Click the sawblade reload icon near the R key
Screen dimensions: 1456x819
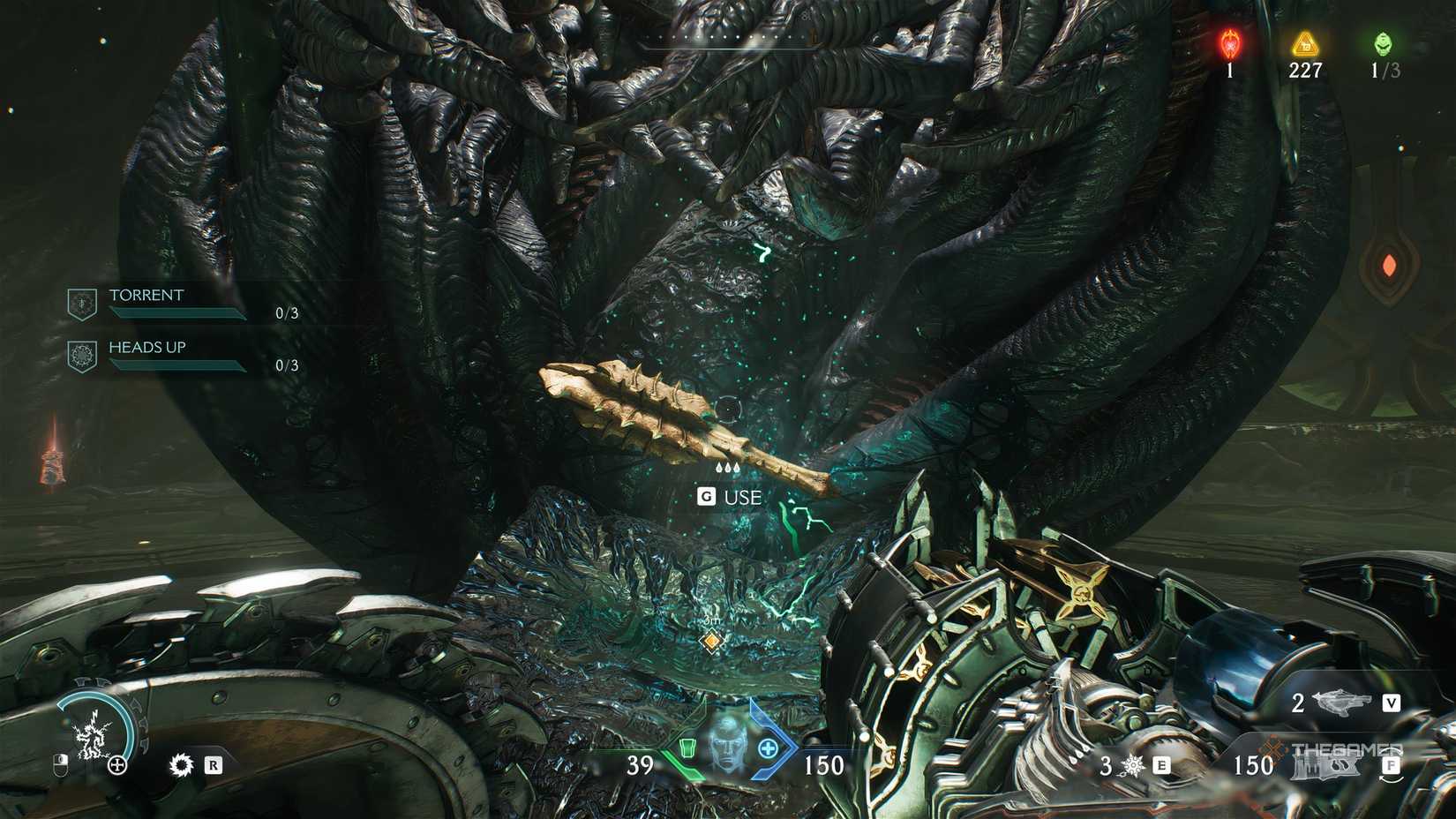182,764
